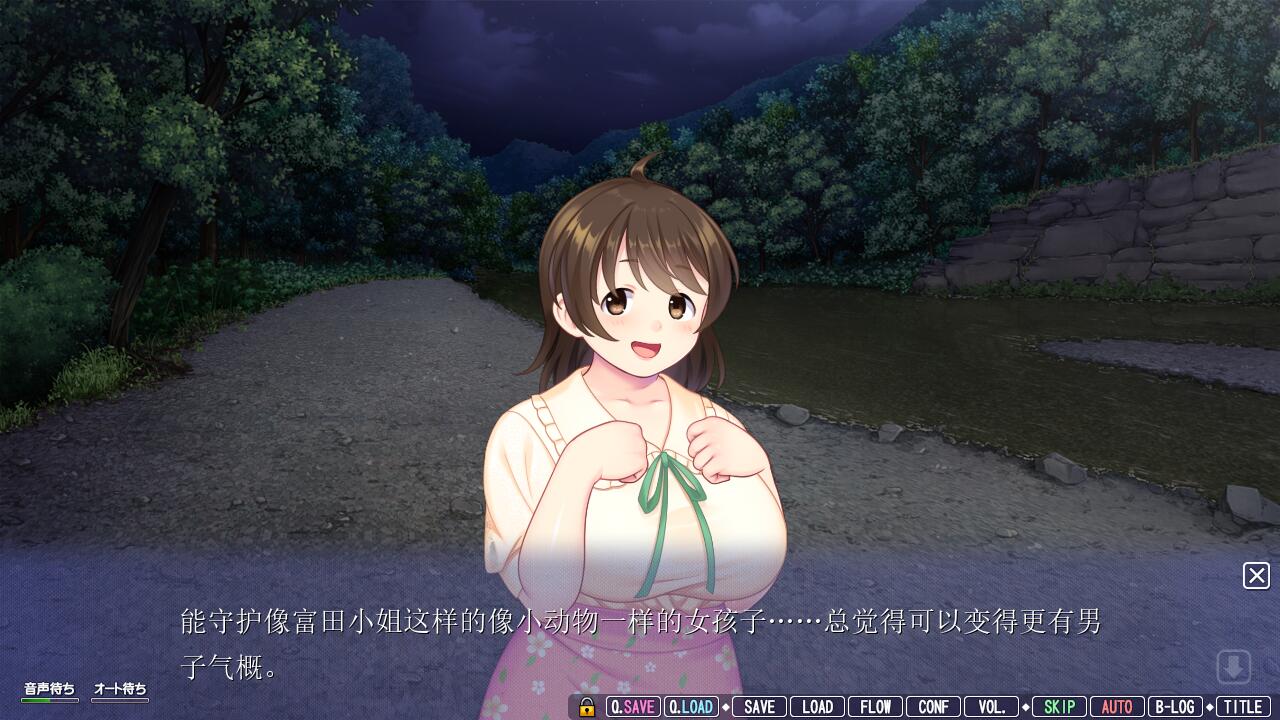Image resolution: width=1280 pixels, height=720 pixels.
Task: Click the オート待ち label
Action: [120, 689]
